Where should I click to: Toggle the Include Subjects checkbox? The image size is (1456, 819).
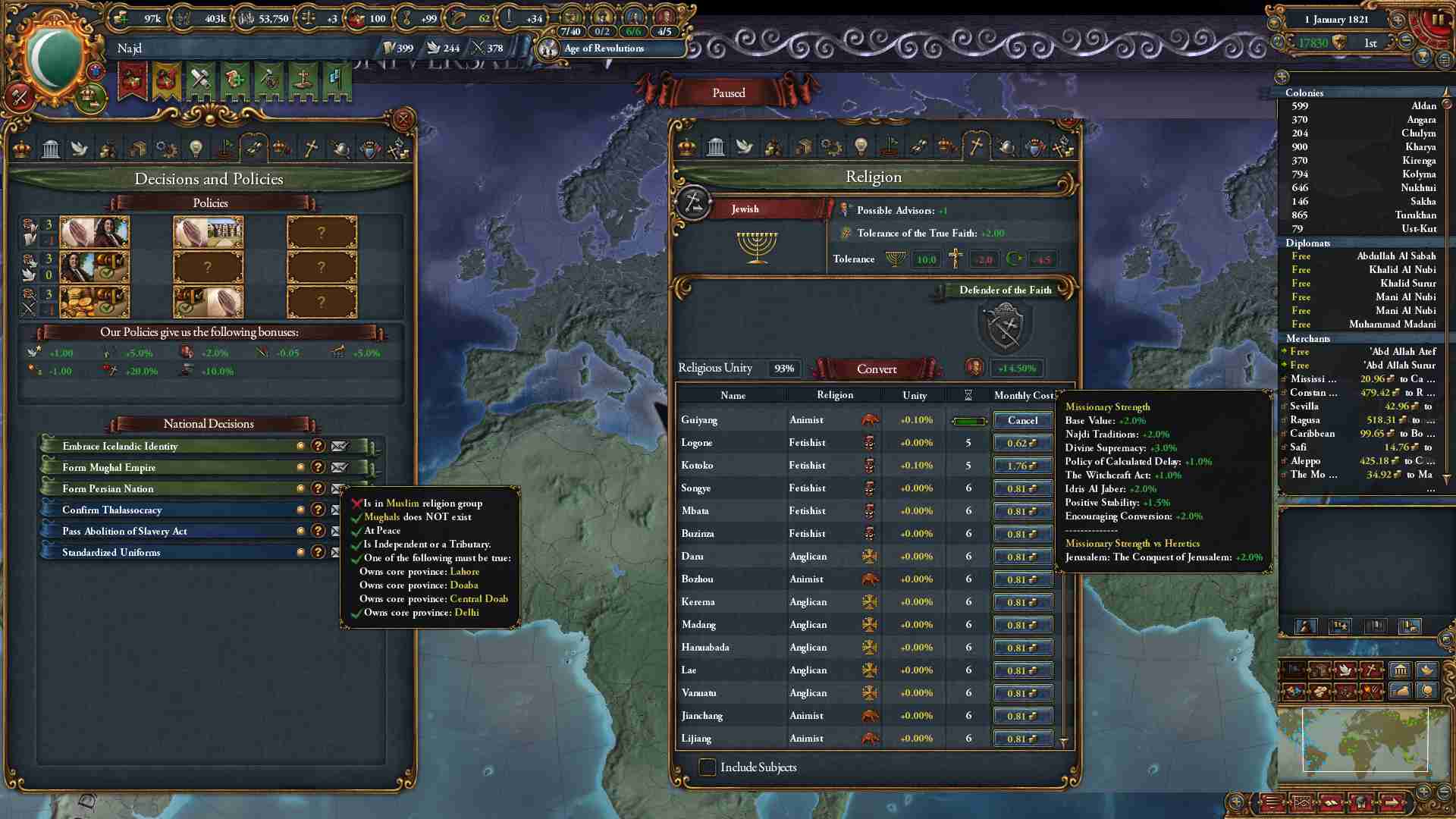click(707, 767)
